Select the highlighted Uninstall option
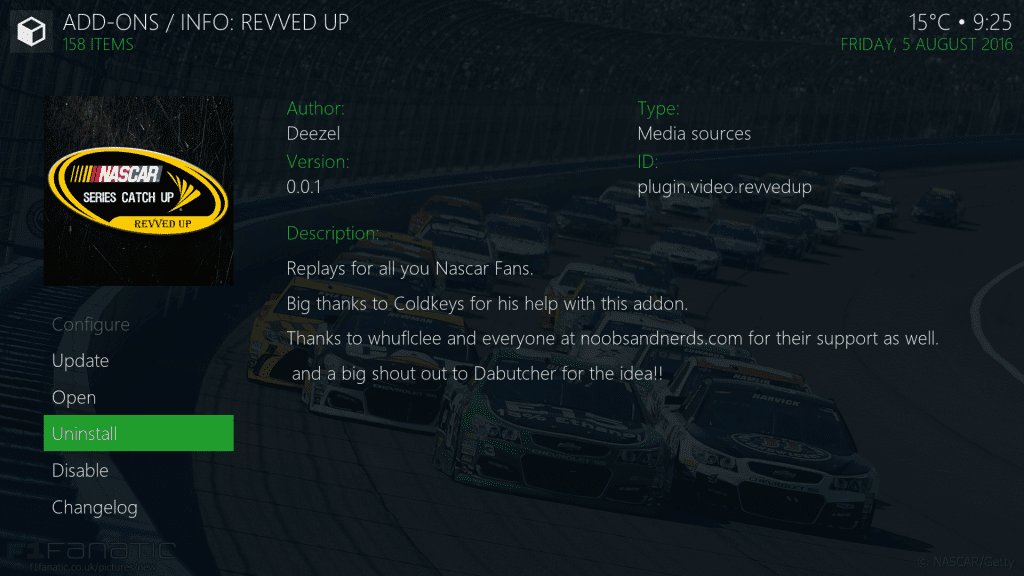 pos(138,434)
